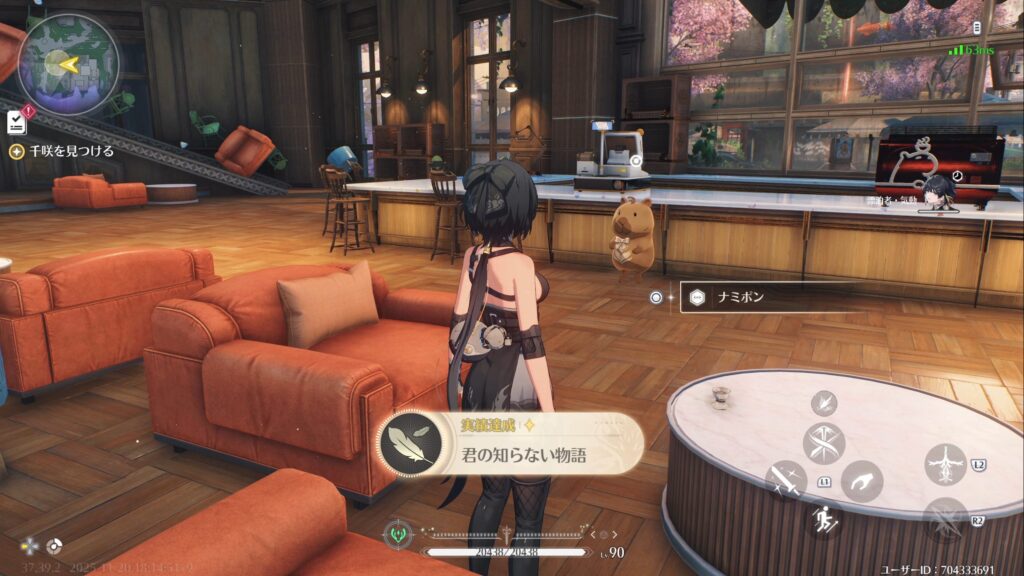
Task: Use the grabbing hand action icon
Action: (861, 481)
